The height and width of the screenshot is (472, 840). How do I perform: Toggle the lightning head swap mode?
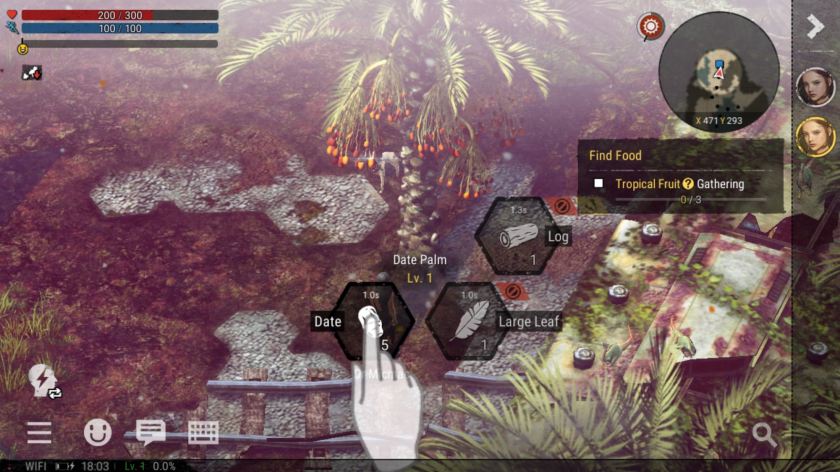(x=43, y=379)
